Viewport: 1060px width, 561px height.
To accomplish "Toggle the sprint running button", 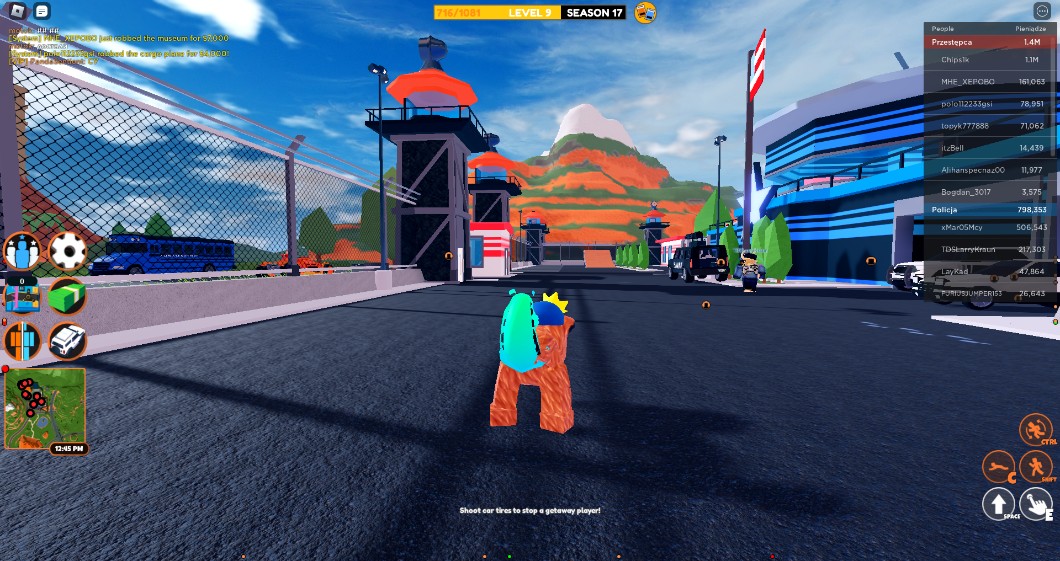I will [x=1036, y=467].
